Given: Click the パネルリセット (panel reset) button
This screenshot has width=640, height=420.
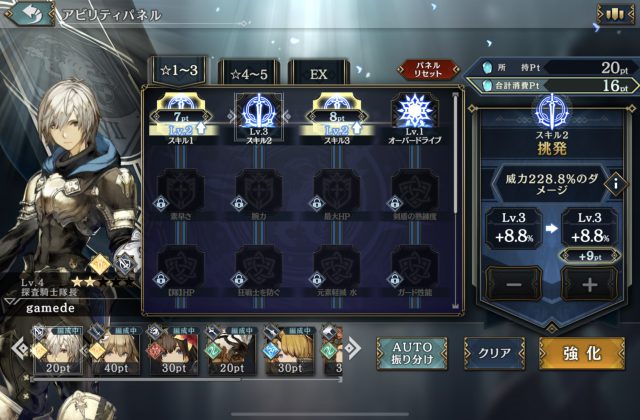Looking at the screenshot, I should point(428,69).
